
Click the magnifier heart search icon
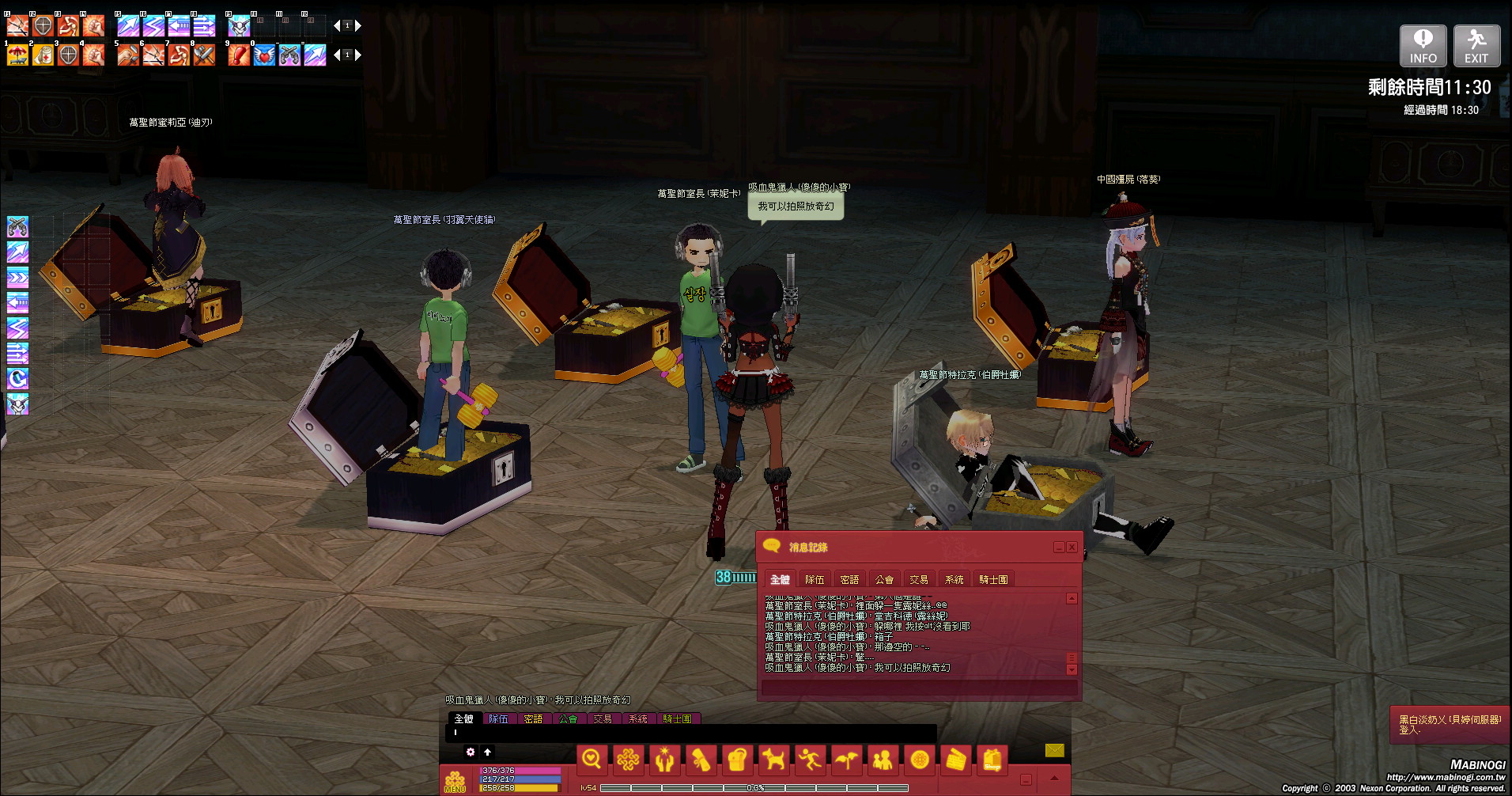tap(592, 760)
